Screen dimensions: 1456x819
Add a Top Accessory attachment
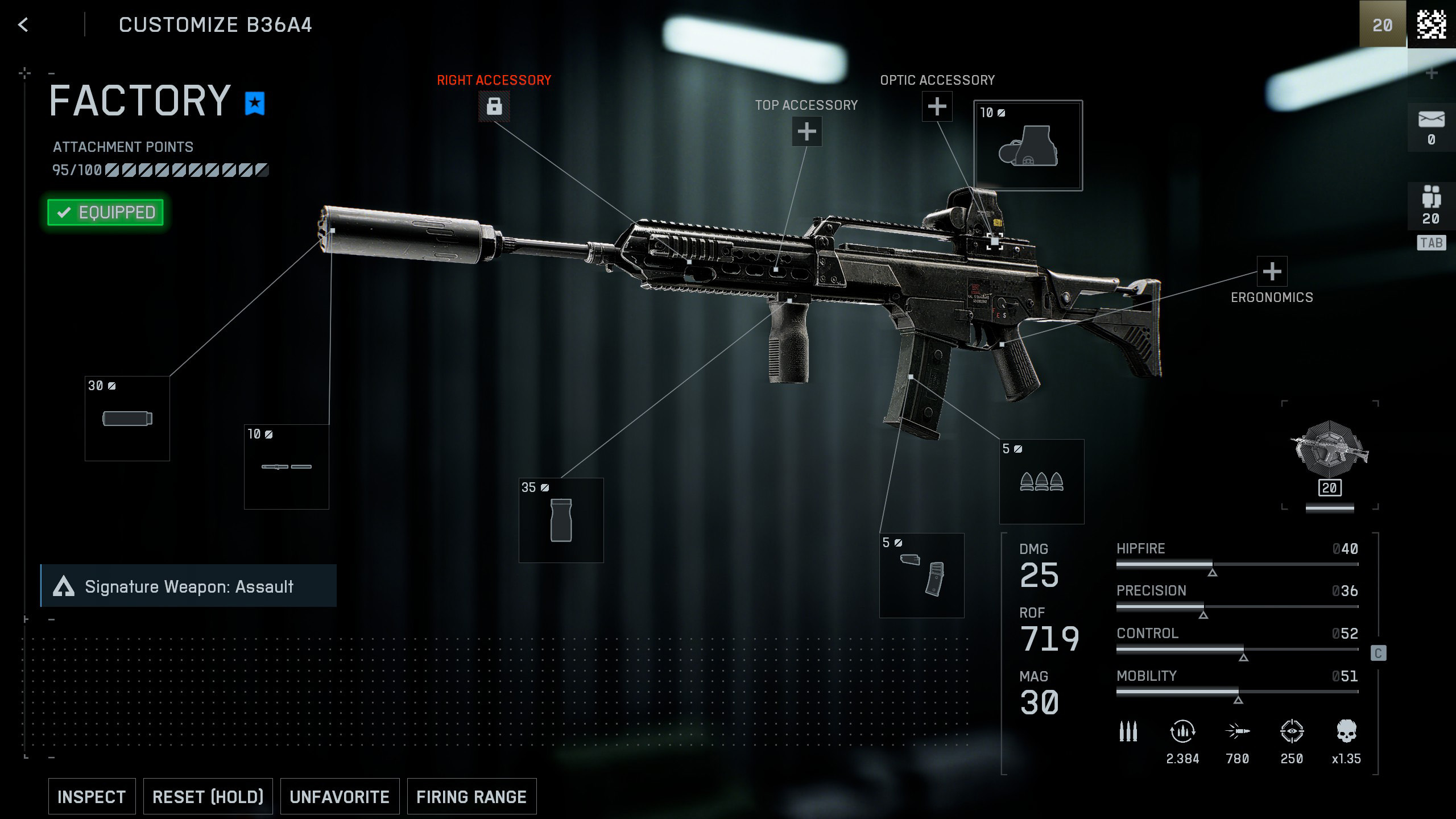pos(806,132)
